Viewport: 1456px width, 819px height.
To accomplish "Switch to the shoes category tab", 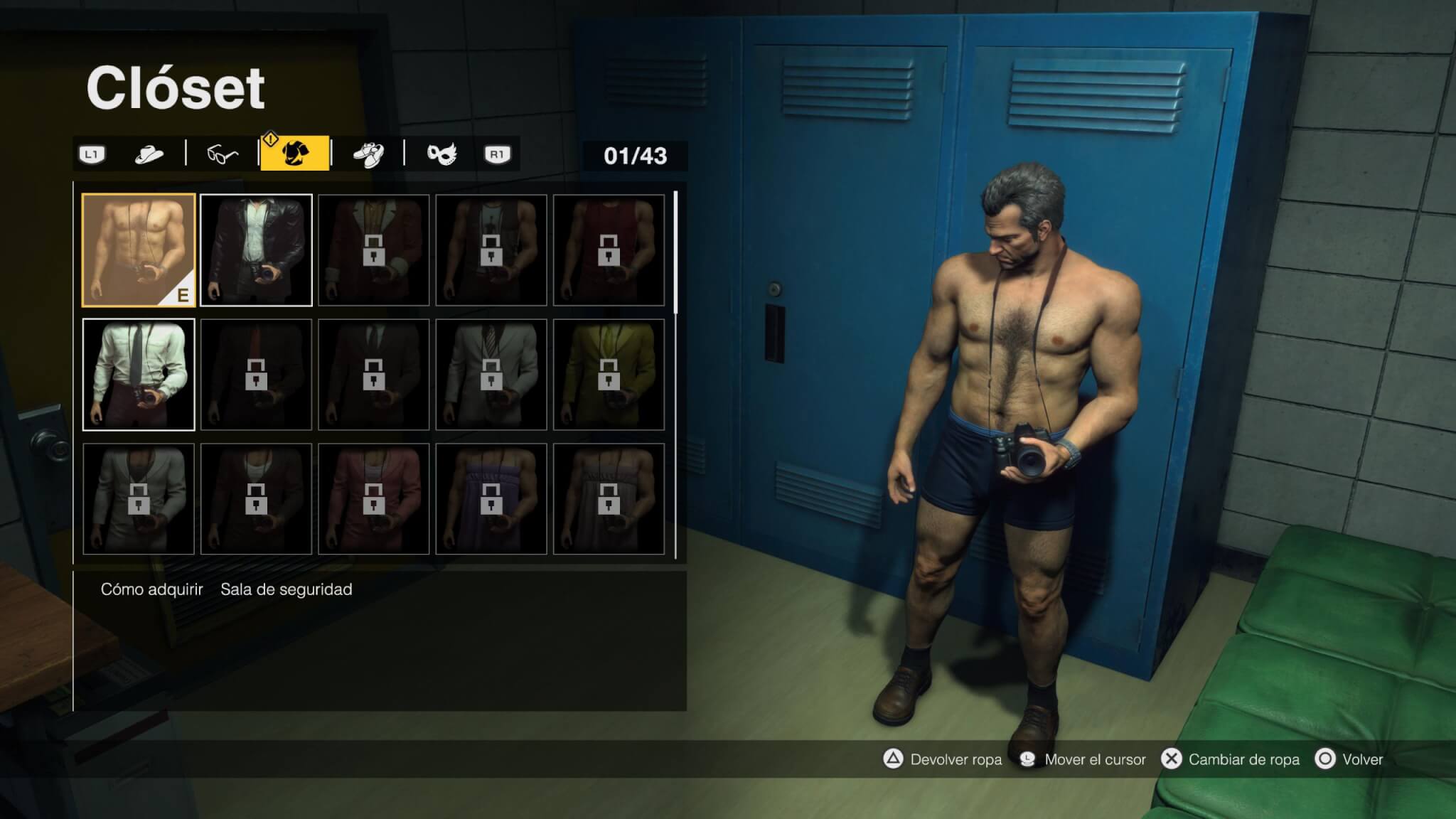I will (368, 154).
